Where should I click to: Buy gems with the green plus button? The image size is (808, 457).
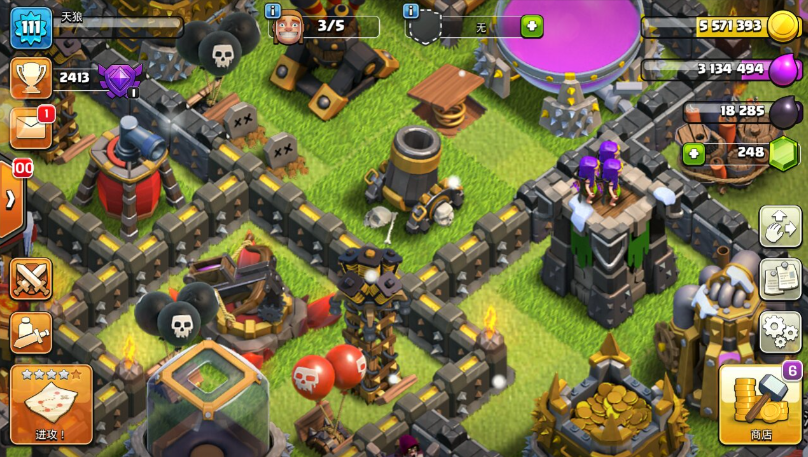click(693, 154)
